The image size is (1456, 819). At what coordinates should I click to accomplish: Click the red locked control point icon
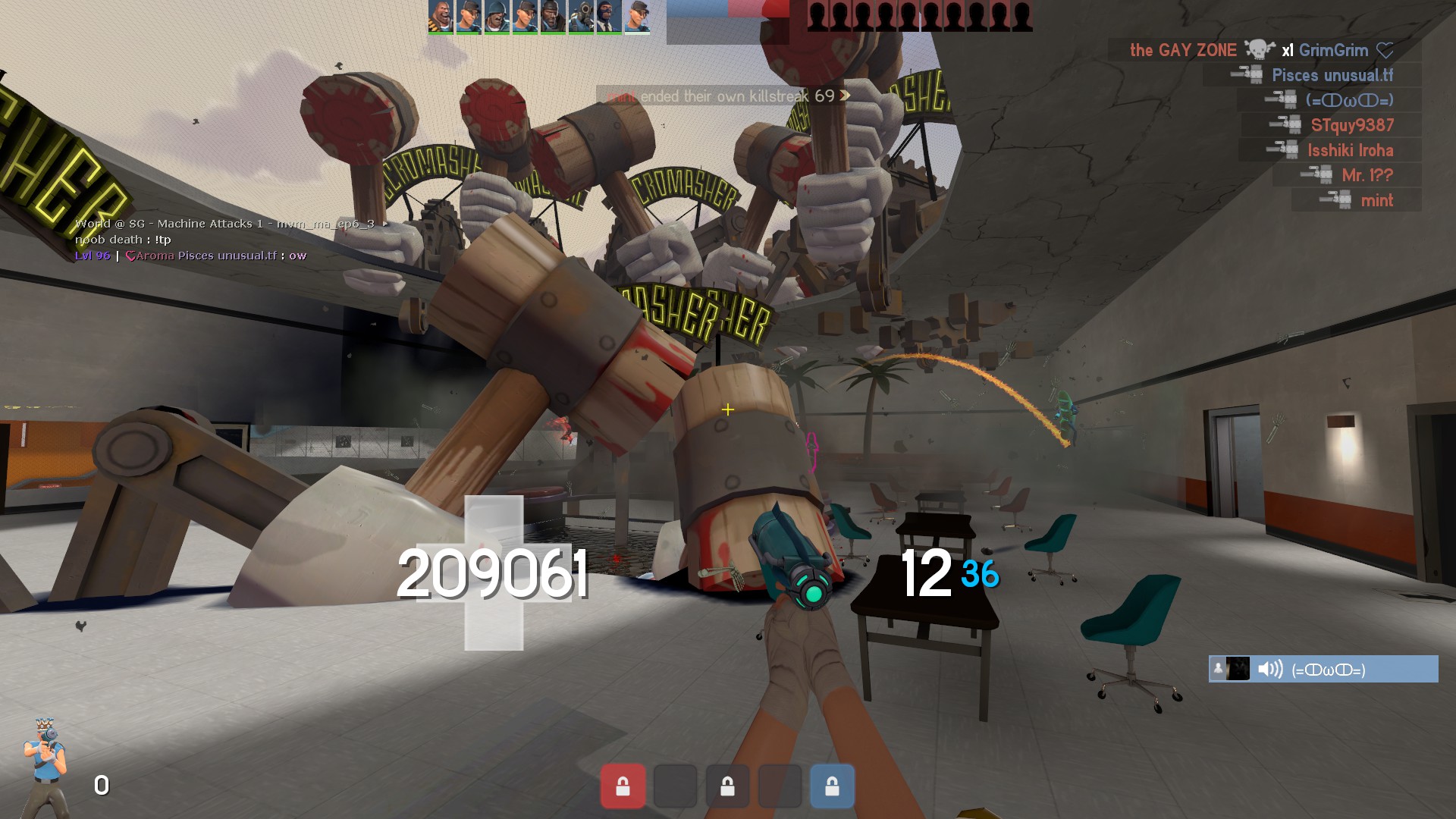click(x=623, y=786)
